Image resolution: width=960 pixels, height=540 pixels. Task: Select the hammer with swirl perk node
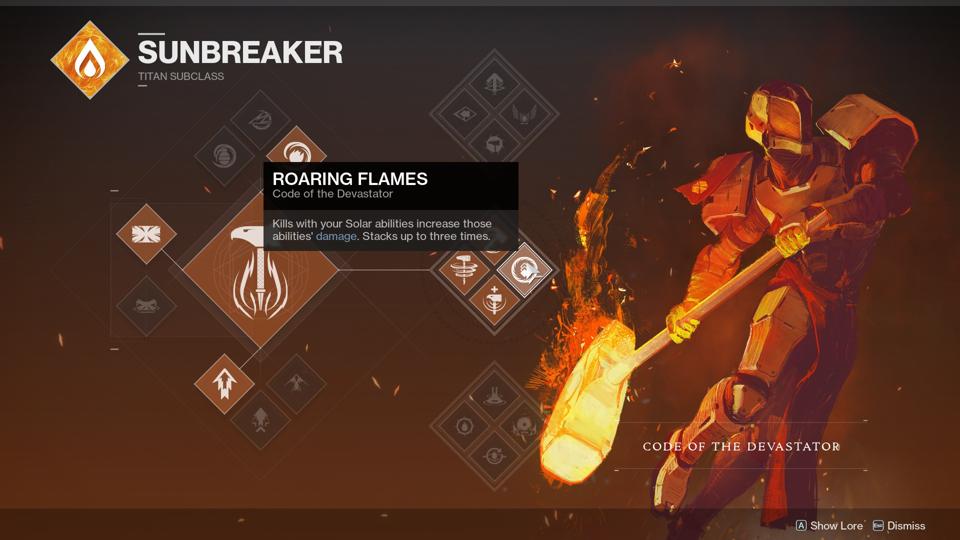pos(463,268)
